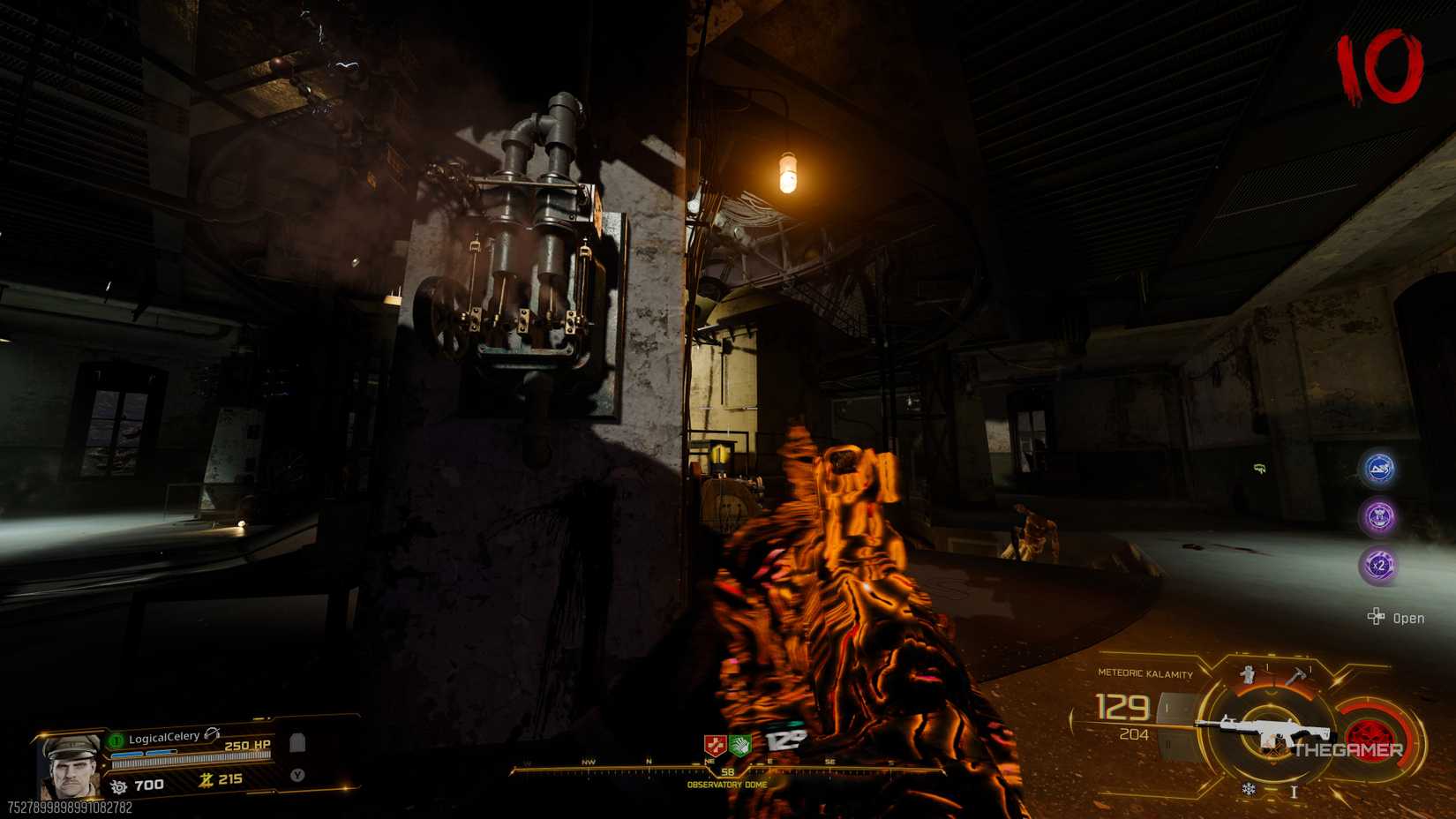This screenshot has height=819, width=1456.
Task: Click the white assault rifle weapon icon
Action: [1265, 727]
